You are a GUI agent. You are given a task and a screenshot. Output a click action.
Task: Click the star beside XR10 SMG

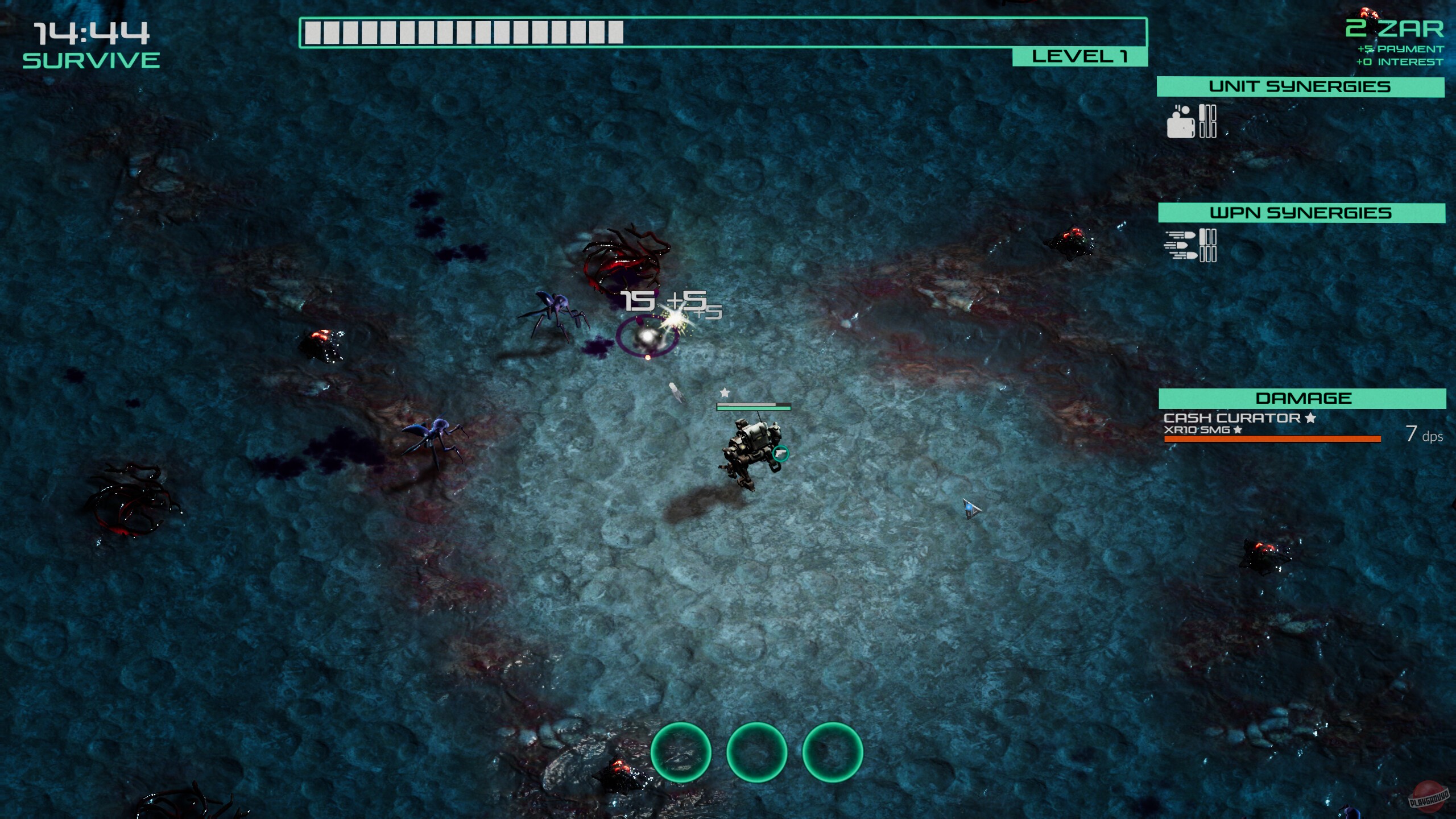[x=1238, y=430]
